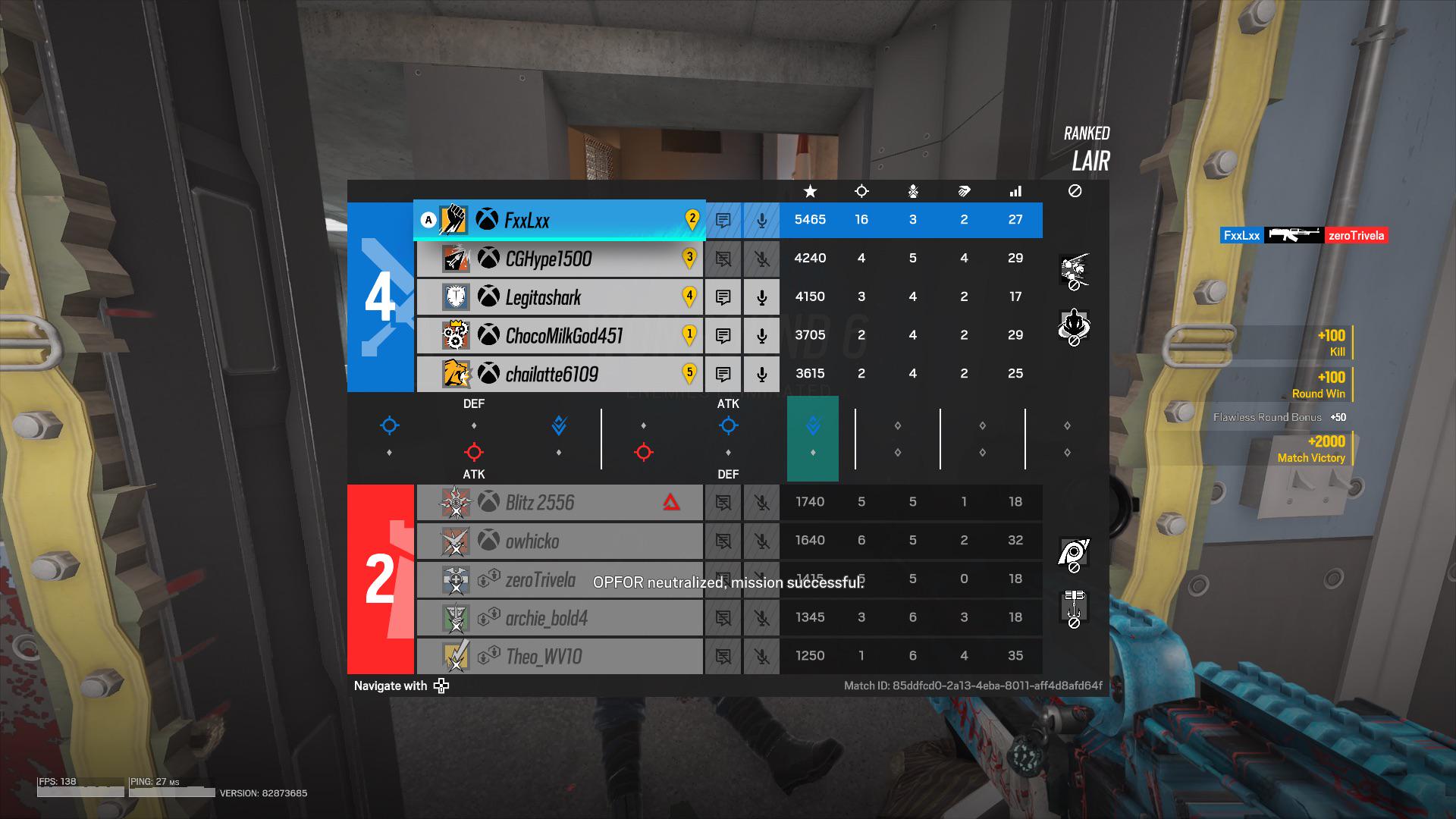The height and width of the screenshot is (819, 1456).
Task: Click FxxLxx's operator portrait icon
Action: [x=453, y=220]
